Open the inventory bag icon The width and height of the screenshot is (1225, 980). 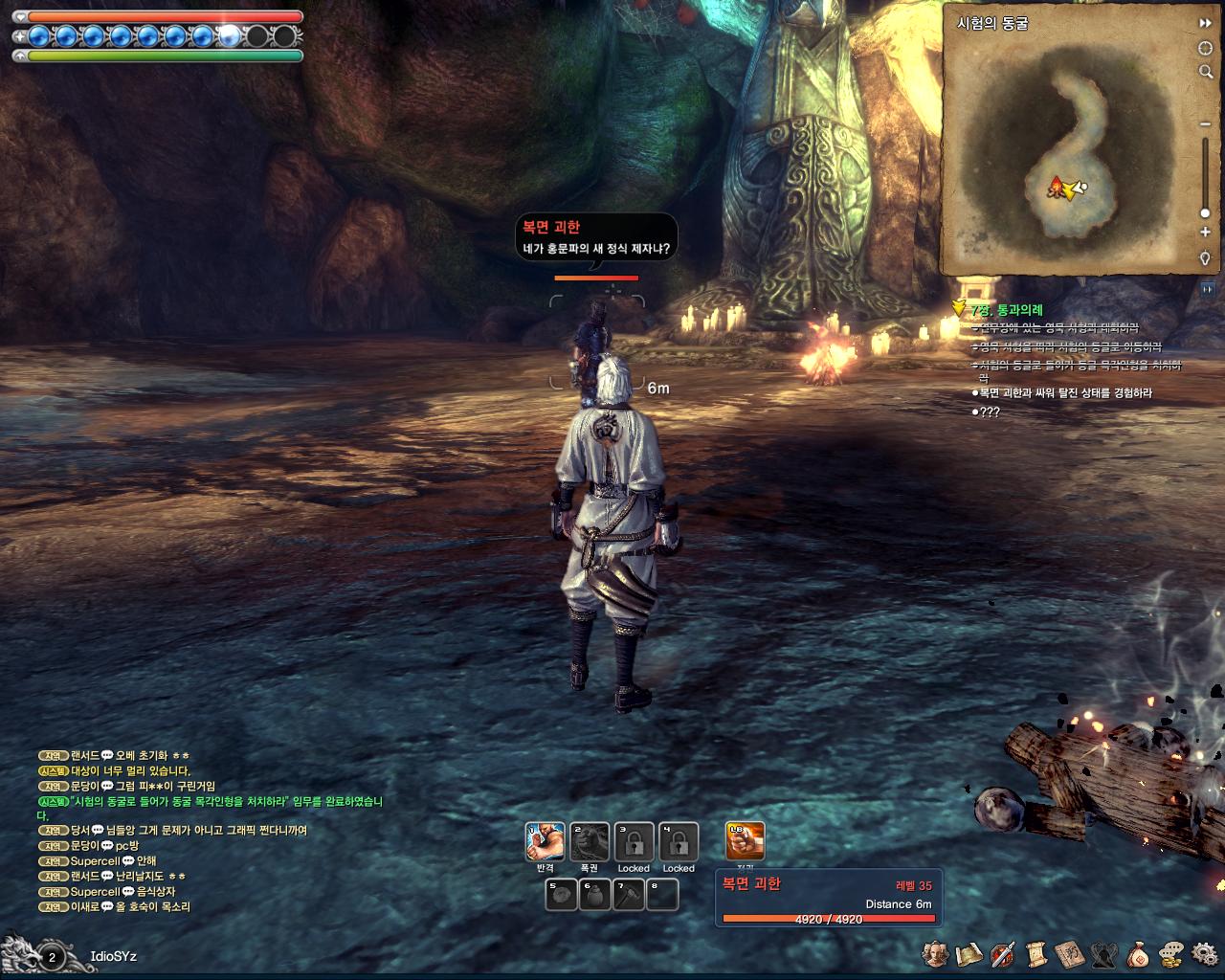pos(1138,954)
